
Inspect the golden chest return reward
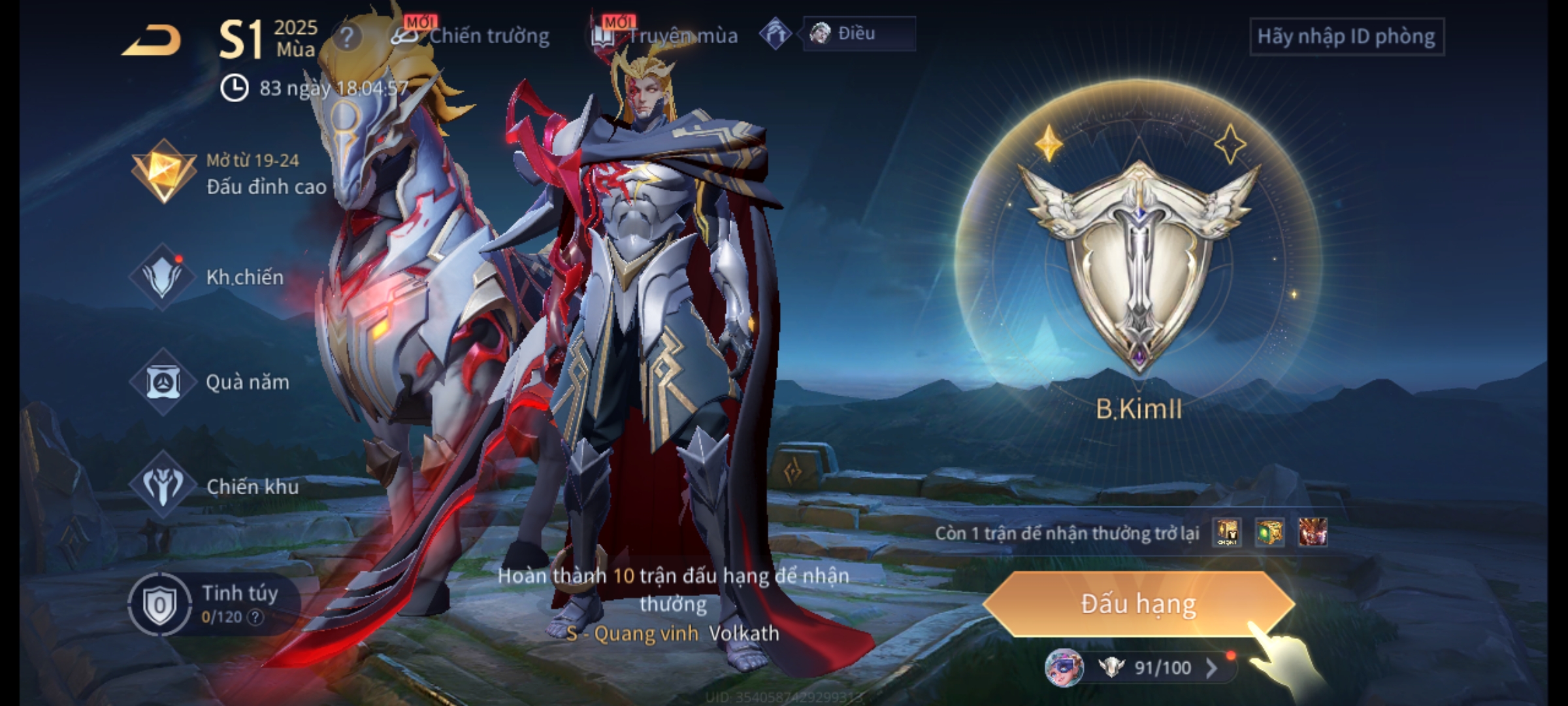tap(1227, 533)
